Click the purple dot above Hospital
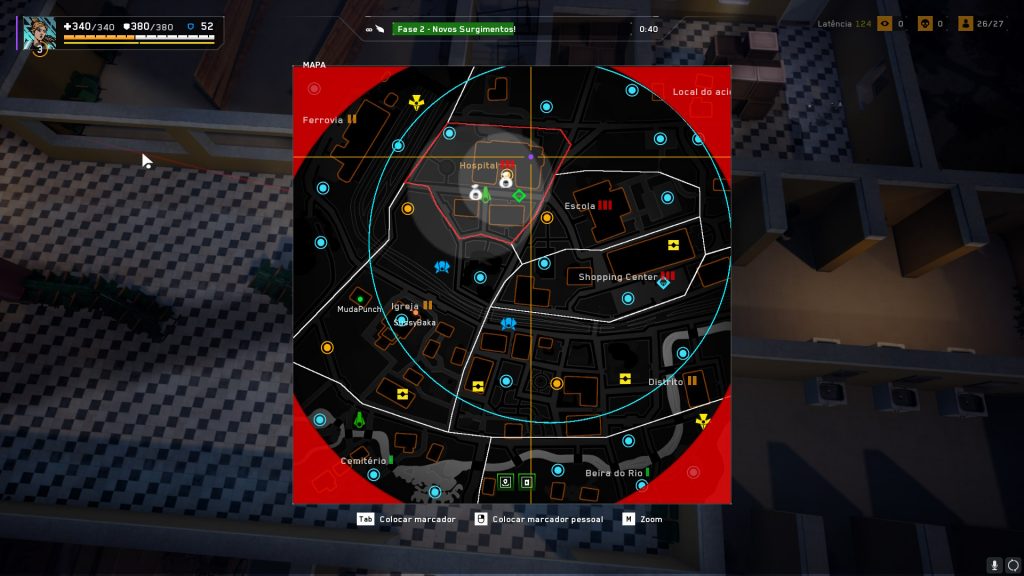The image size is (1024, 576). tap(531, 157)
